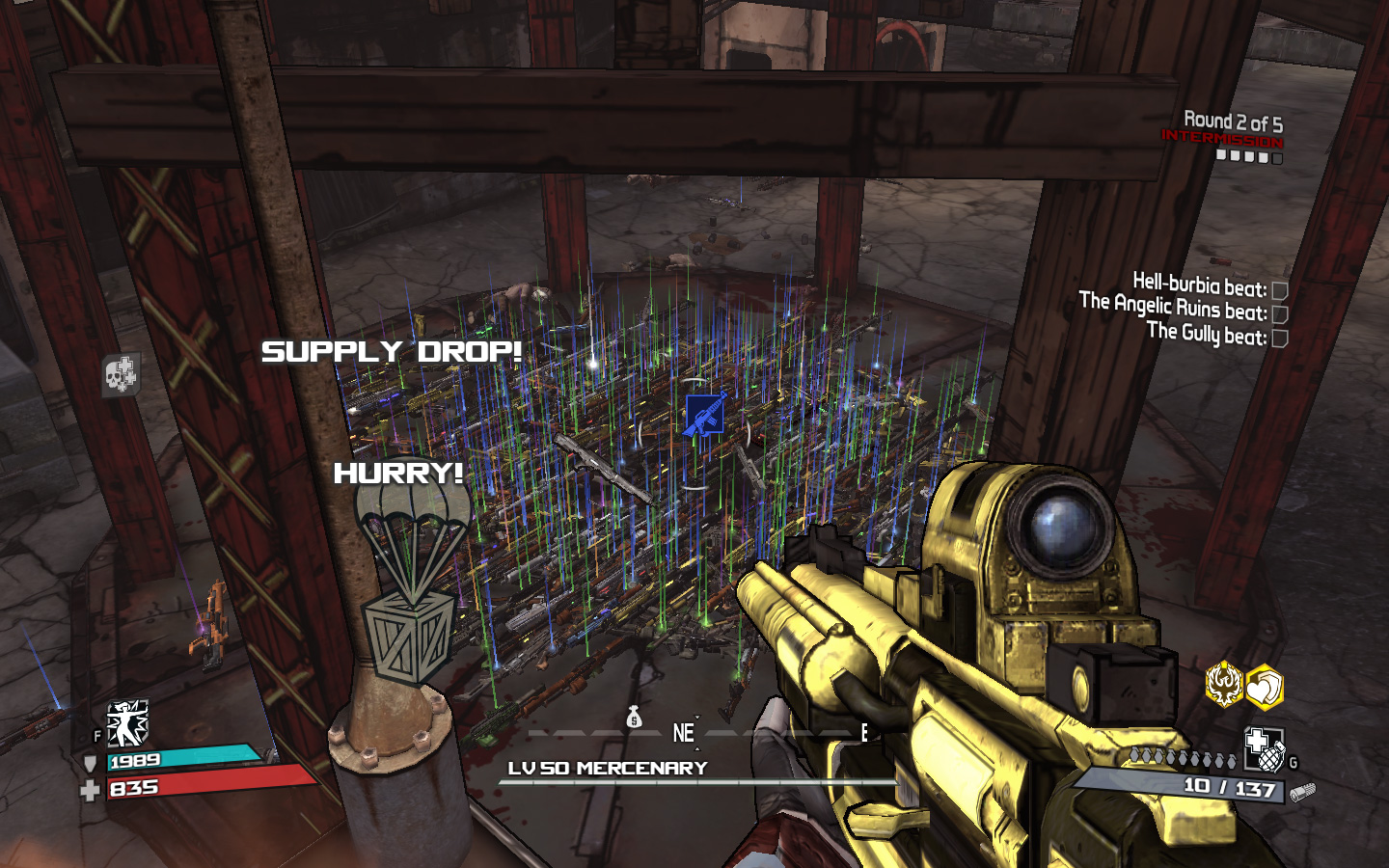
Task: Click the parachute crate supply drop icon
Action: point(411,569)
